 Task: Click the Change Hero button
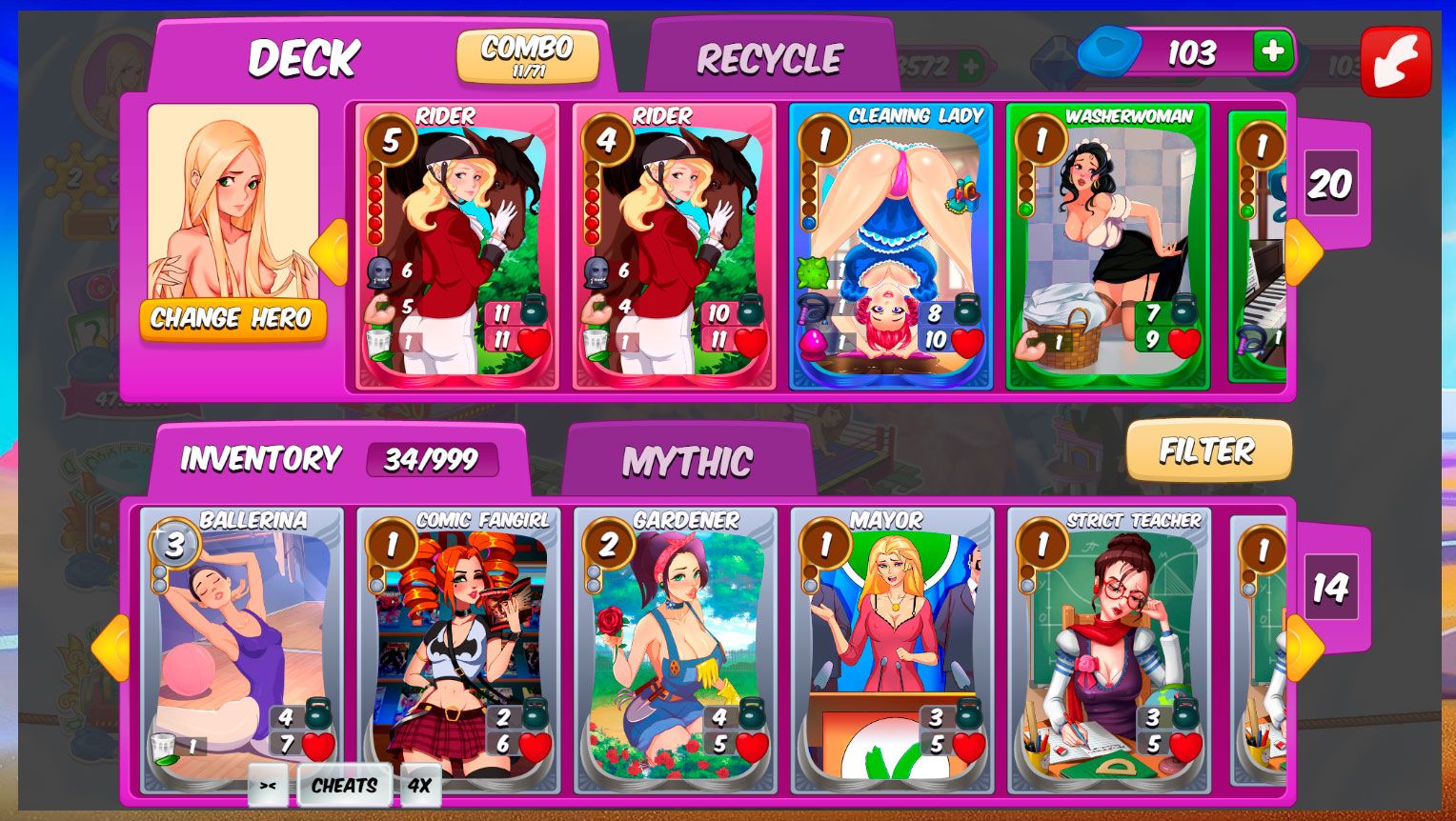(x=232, y=318)
